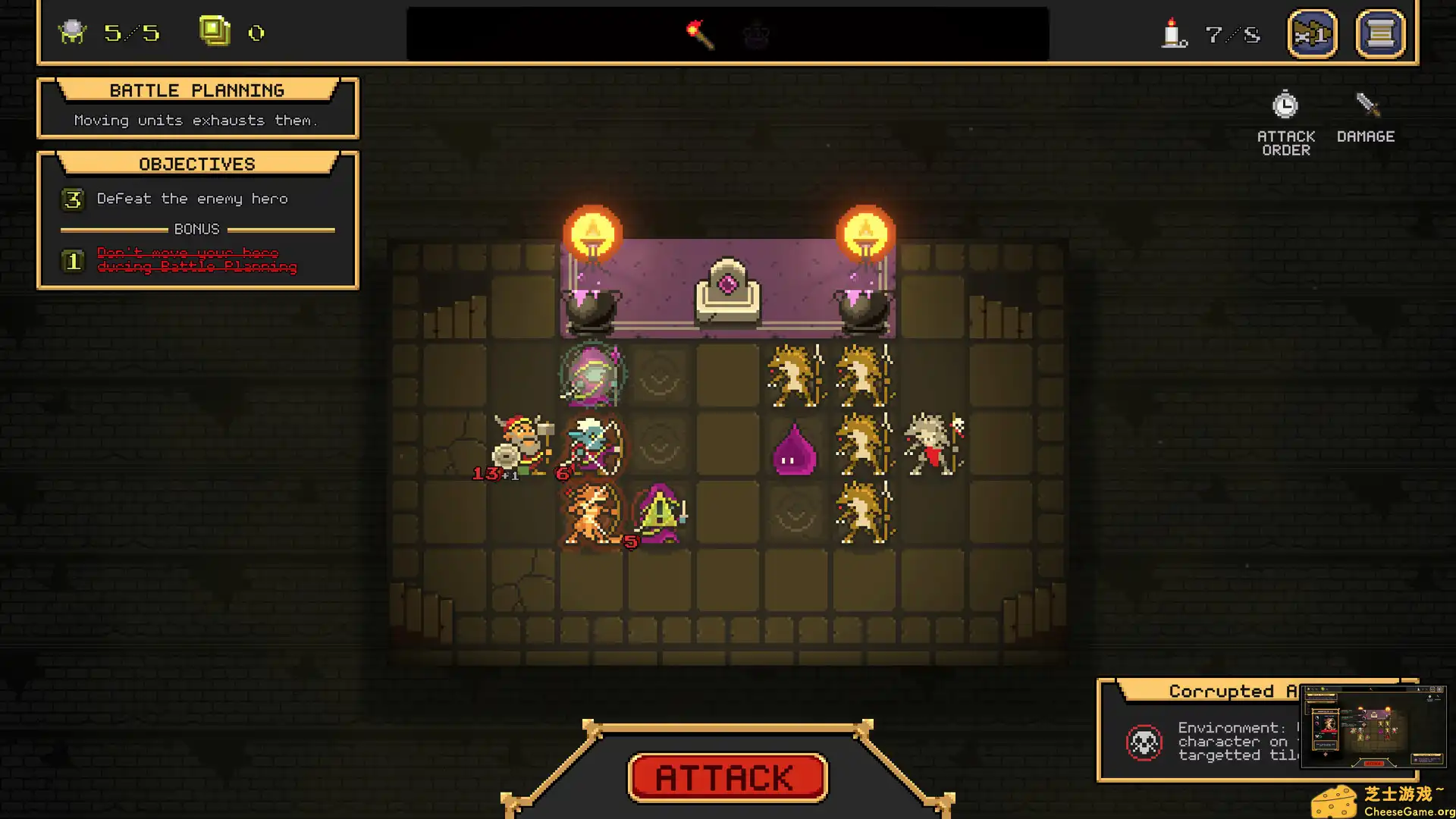The image size is (1456, 819).
Task: Toggle the Defeat the enemy hero objective
Action: (73, 199)
